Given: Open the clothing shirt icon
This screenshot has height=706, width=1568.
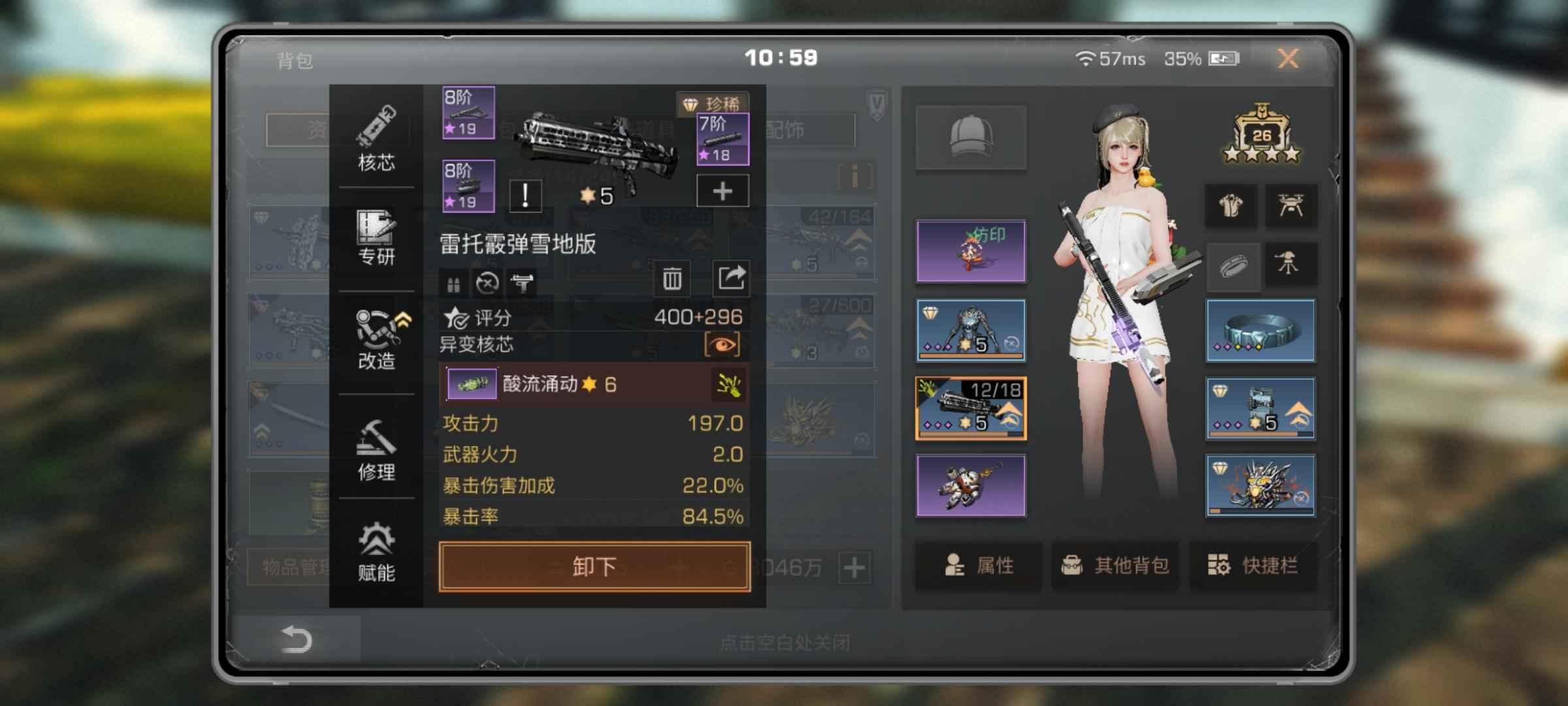Looking at the screenshot, I should coord(1231,206).
